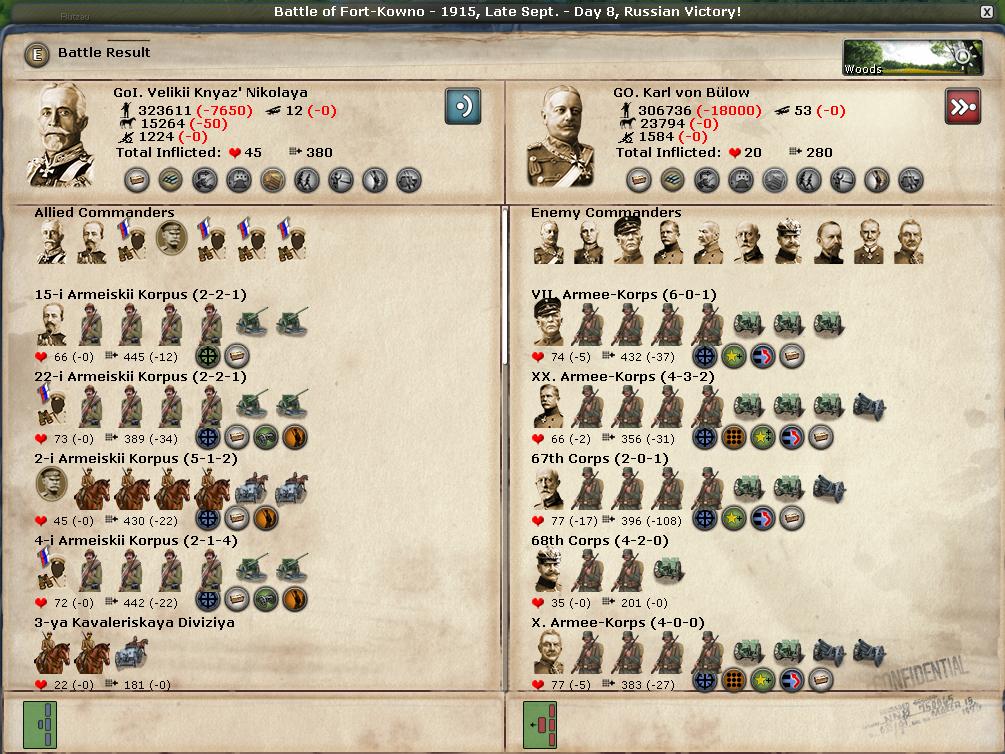Open the 15-i Armeiskii Korps commander portrait

pyautogui.click(x=51, y=324)
